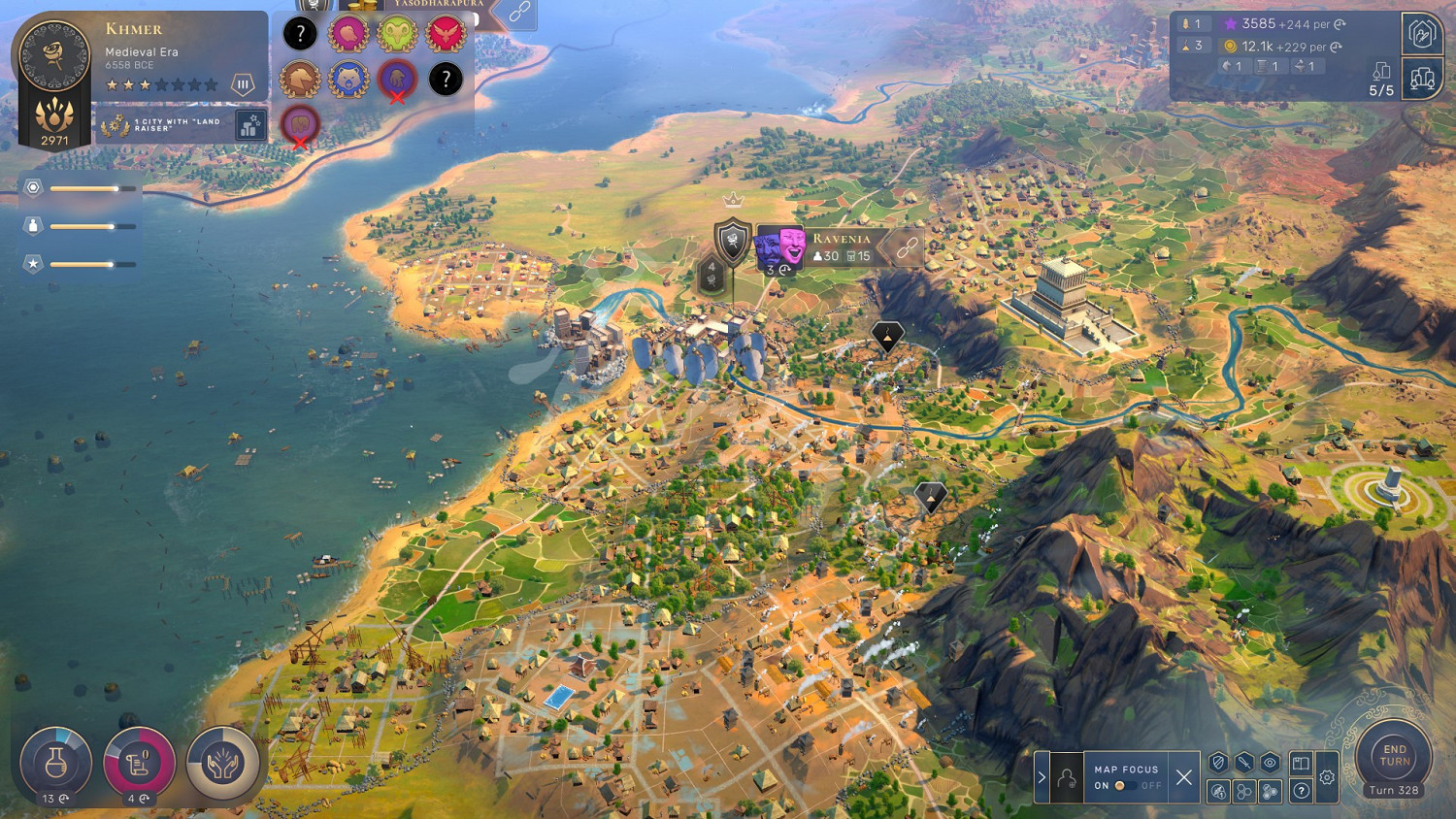Open the game settings gear
The height and width of the screenshot is (819, 1456).
click(1327, 777)
